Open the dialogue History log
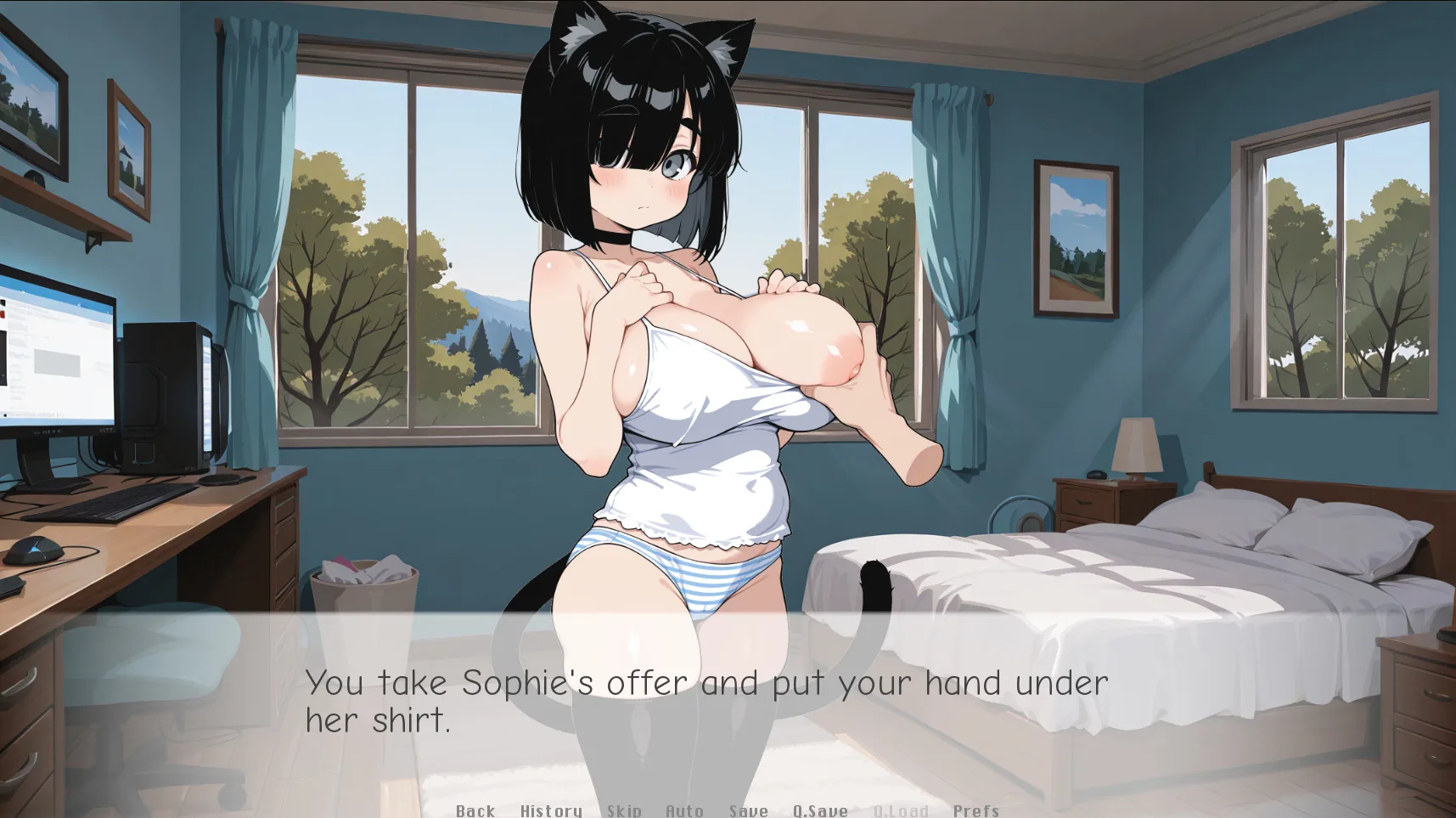This screenshot has height=818, width=1456. tap(551, 810)
